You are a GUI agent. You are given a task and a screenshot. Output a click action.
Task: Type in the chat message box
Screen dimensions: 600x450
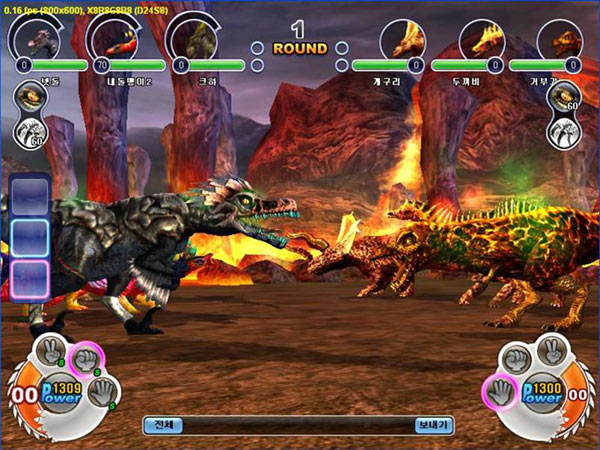298,425
